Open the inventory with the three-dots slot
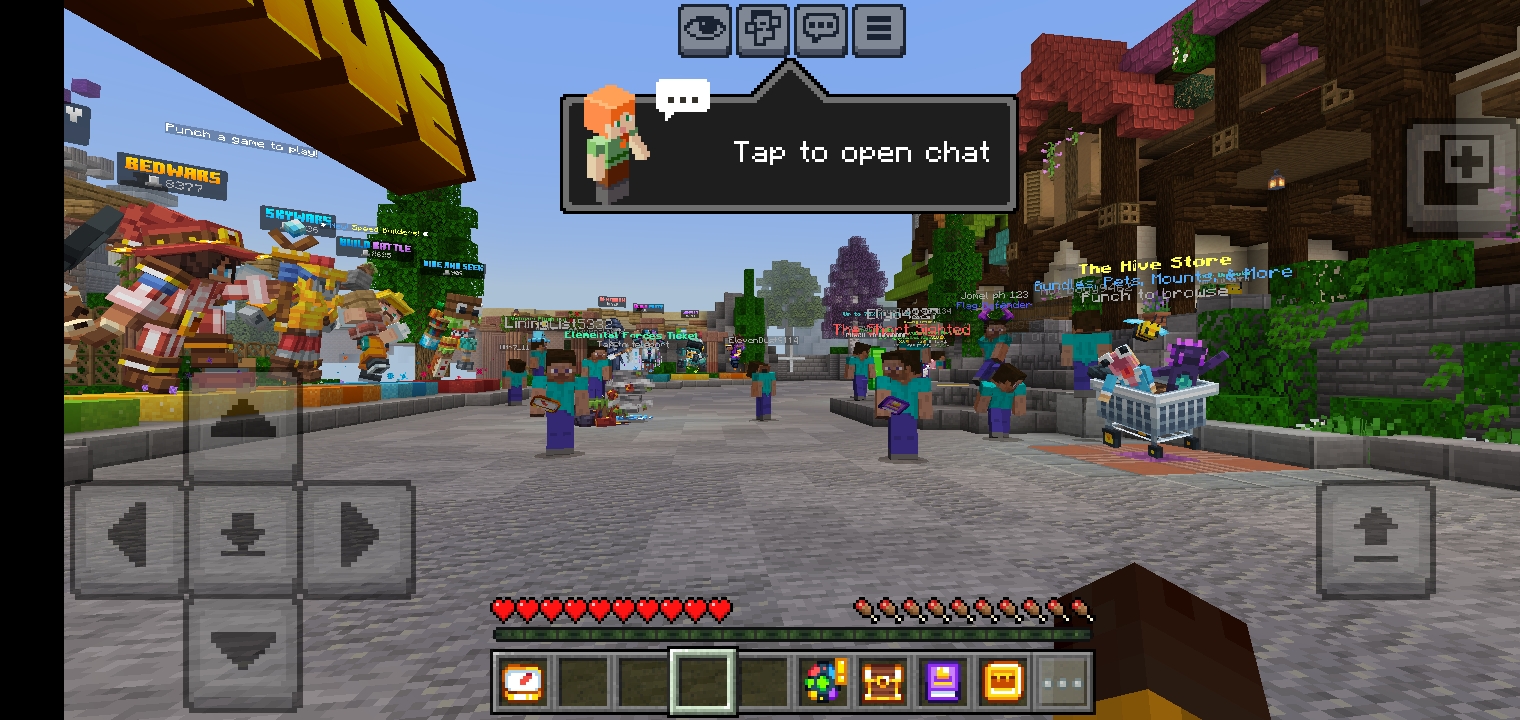Image resolution: width=1520 pixels, height=720 pixels. pyautogui.click(x=1063, y=683)
